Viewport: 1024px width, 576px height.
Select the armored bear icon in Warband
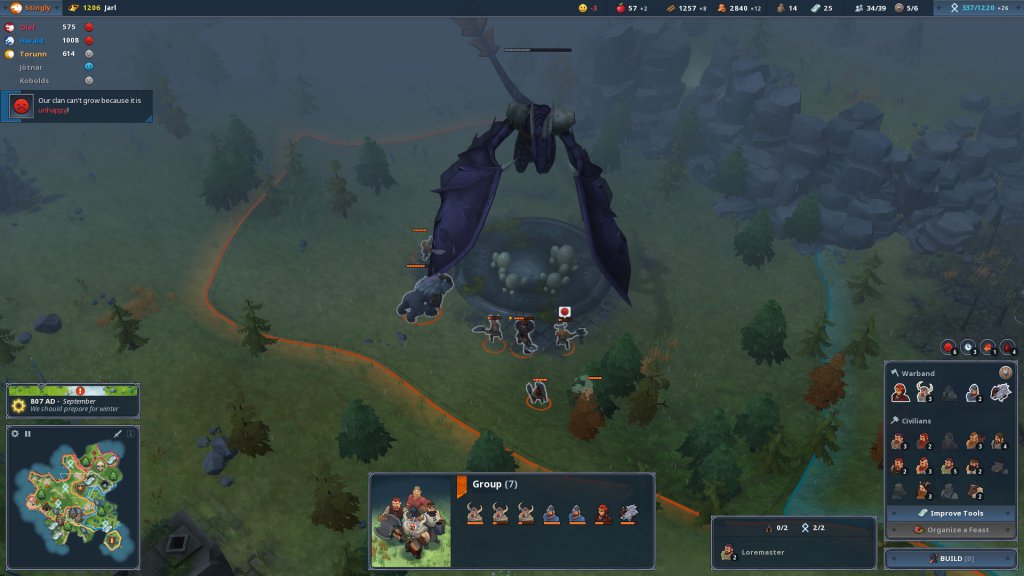(x=1000, y=393)
